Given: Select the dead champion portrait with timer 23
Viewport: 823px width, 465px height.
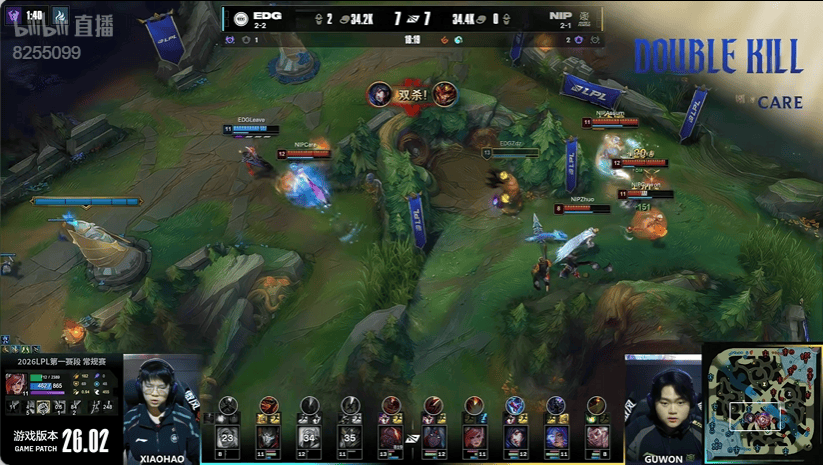Looking at the screenshot, I should [x=227, y=437].
